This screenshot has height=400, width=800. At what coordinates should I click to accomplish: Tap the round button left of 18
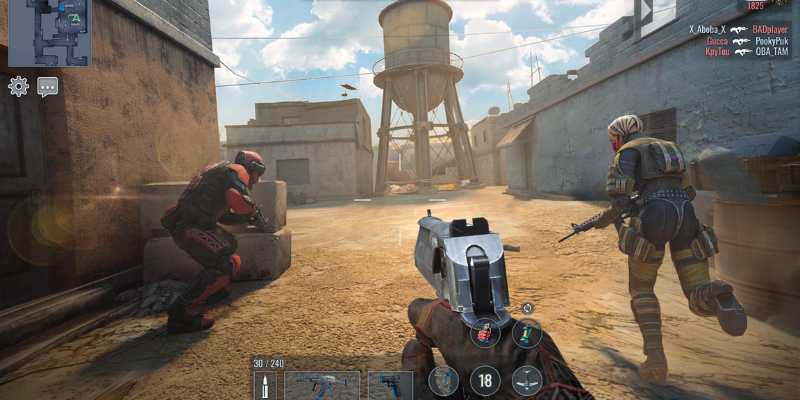(444, 380)
